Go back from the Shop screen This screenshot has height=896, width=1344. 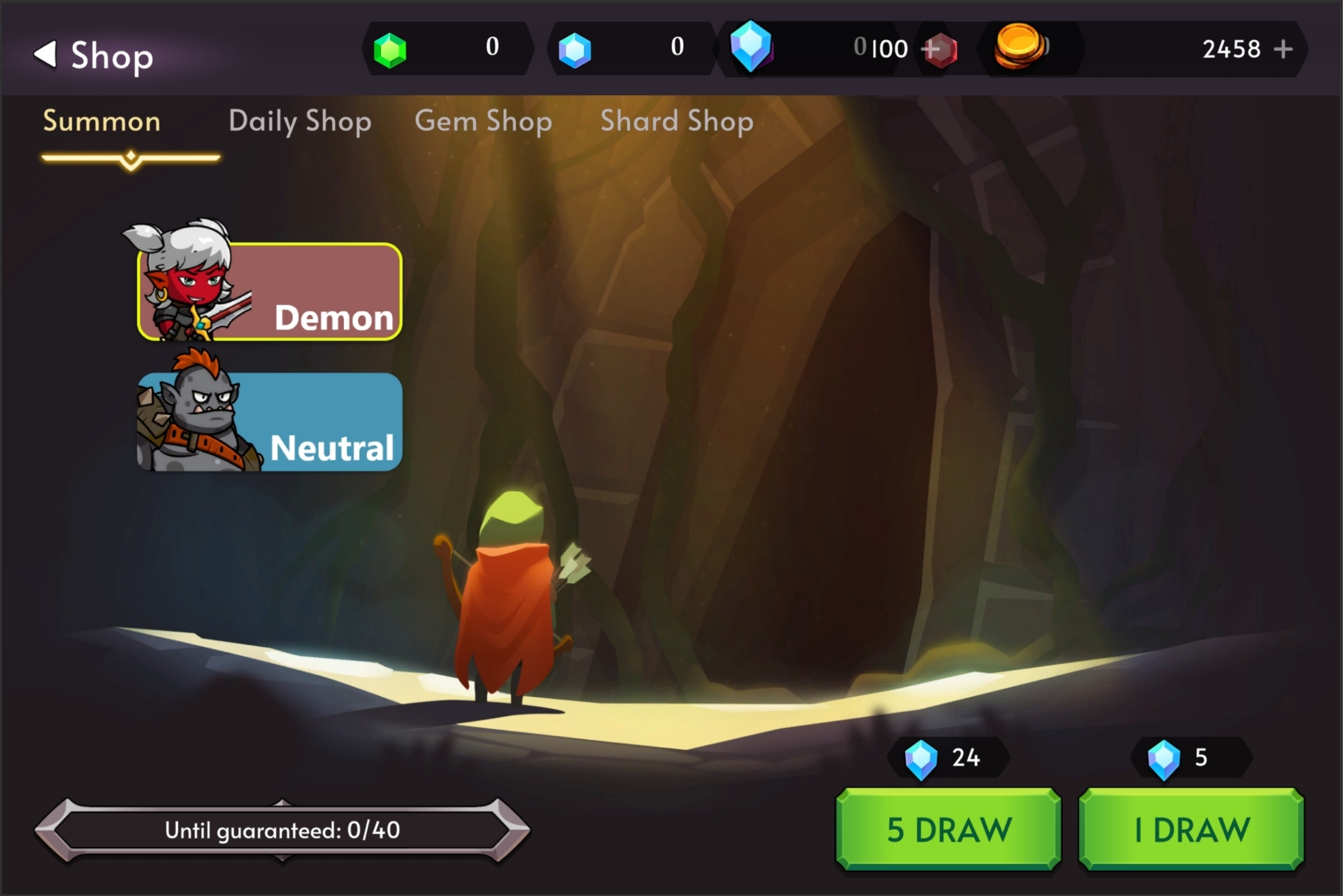[46, 54]
